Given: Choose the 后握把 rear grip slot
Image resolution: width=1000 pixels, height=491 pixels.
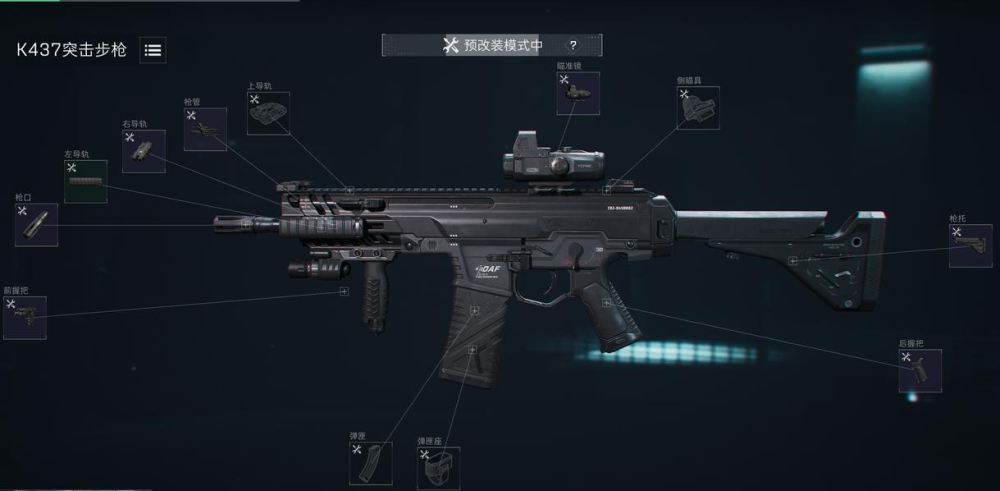Looking at the screenshot, I should [919, 370].
